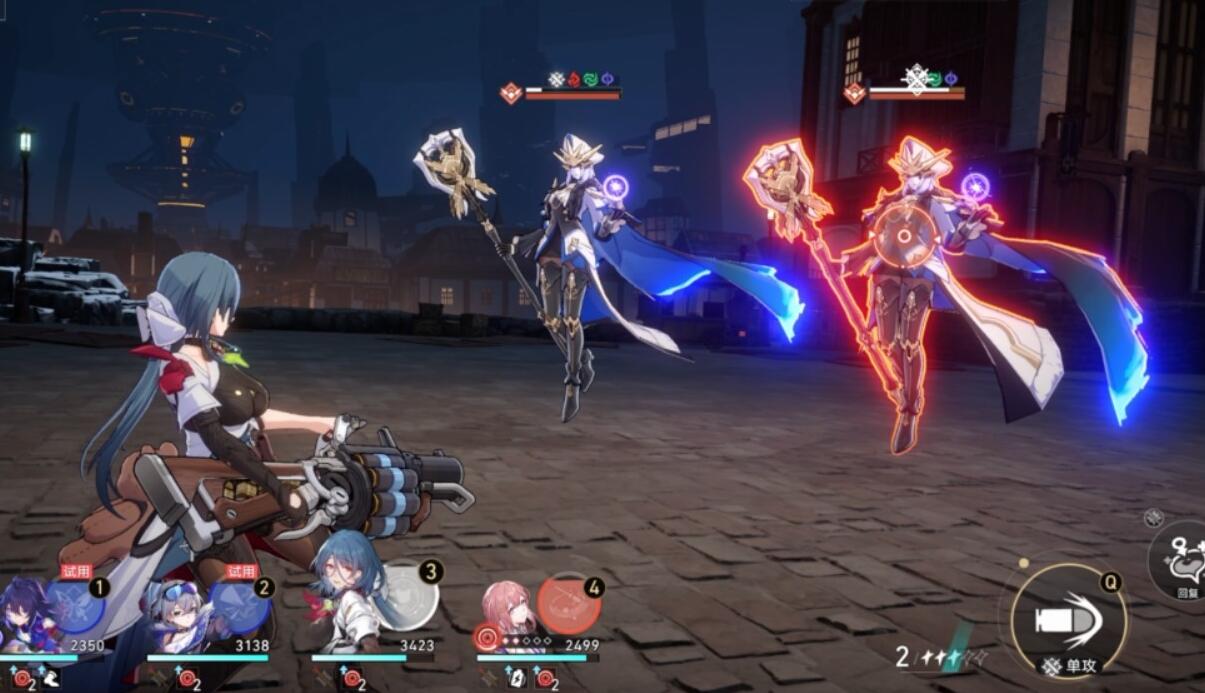Activate the heart-shaped healing skill button

click(x=1182, y=560)
